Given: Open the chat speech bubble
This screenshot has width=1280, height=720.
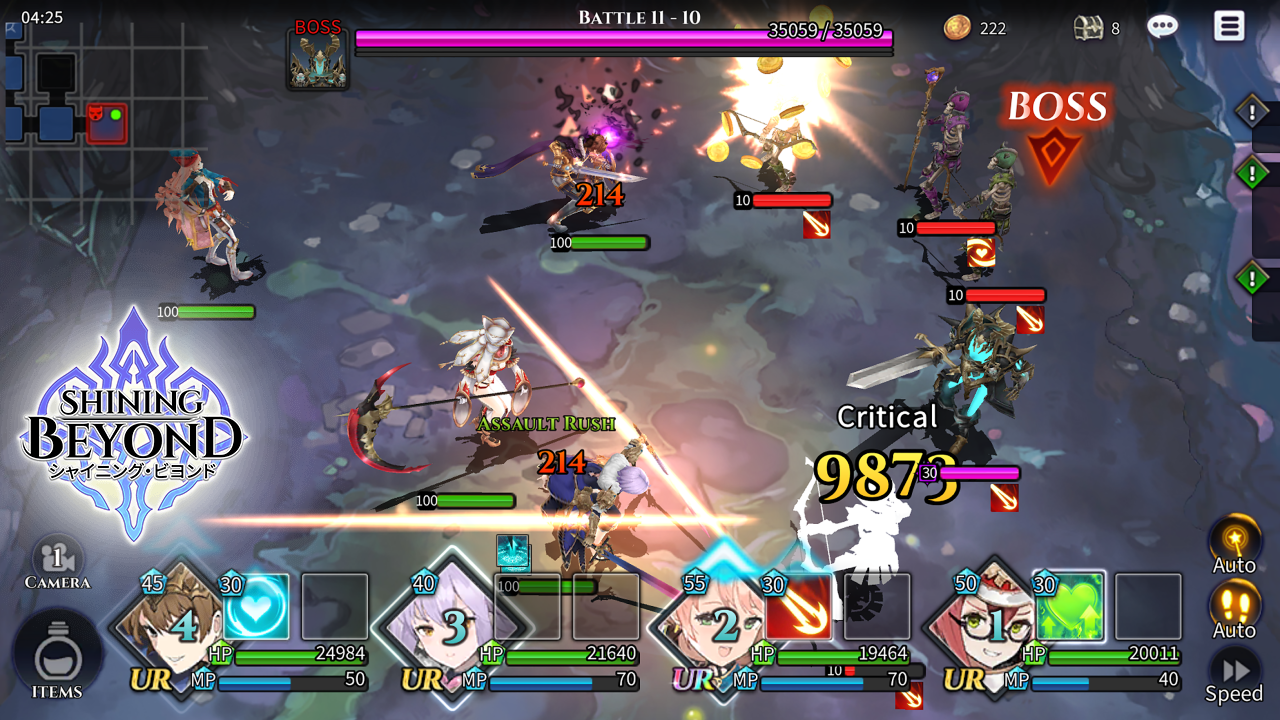Looking at the screenshot, I should (x=1162, y=27).
